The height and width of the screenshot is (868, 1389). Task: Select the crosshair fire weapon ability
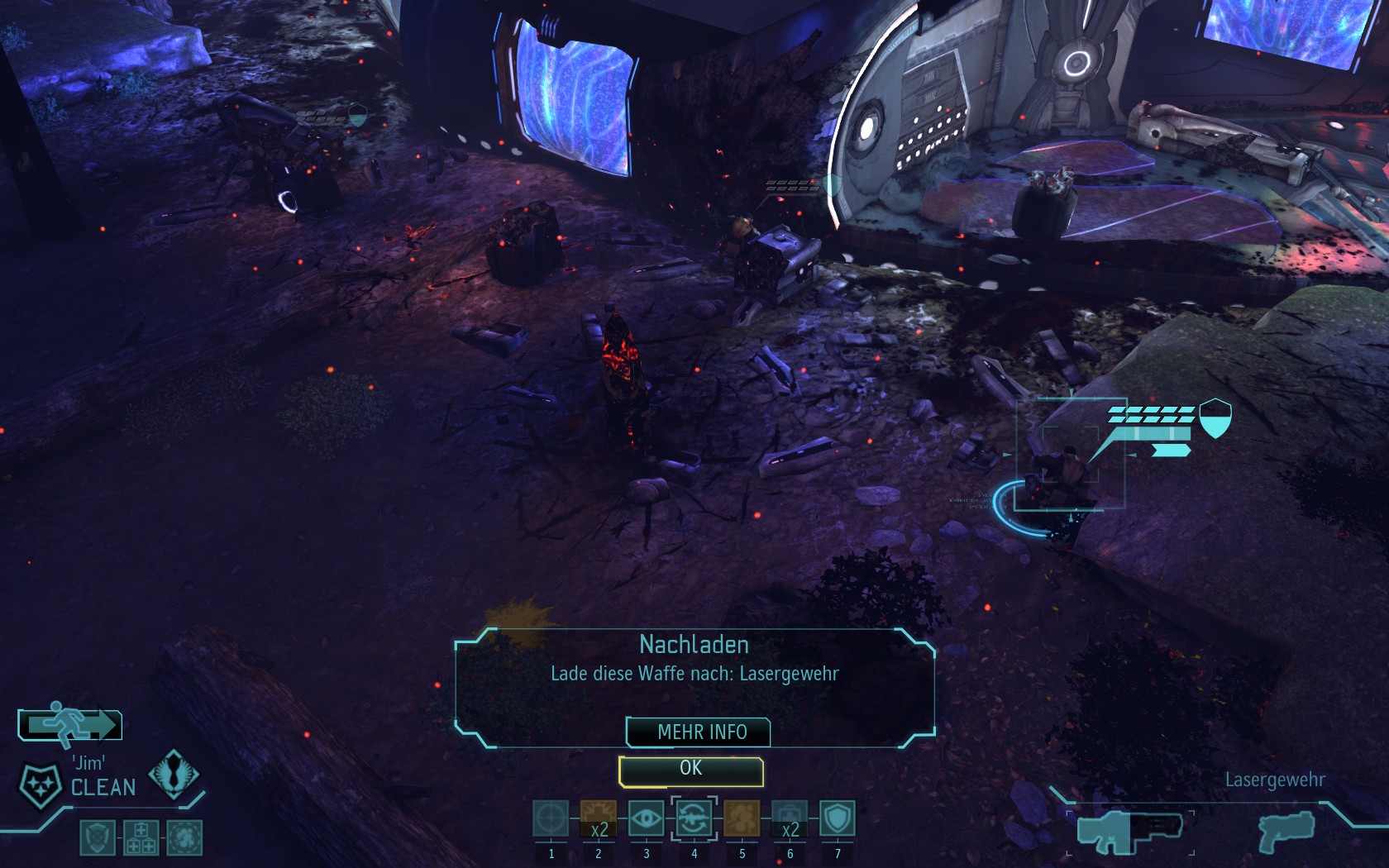(x=551, y=818)
